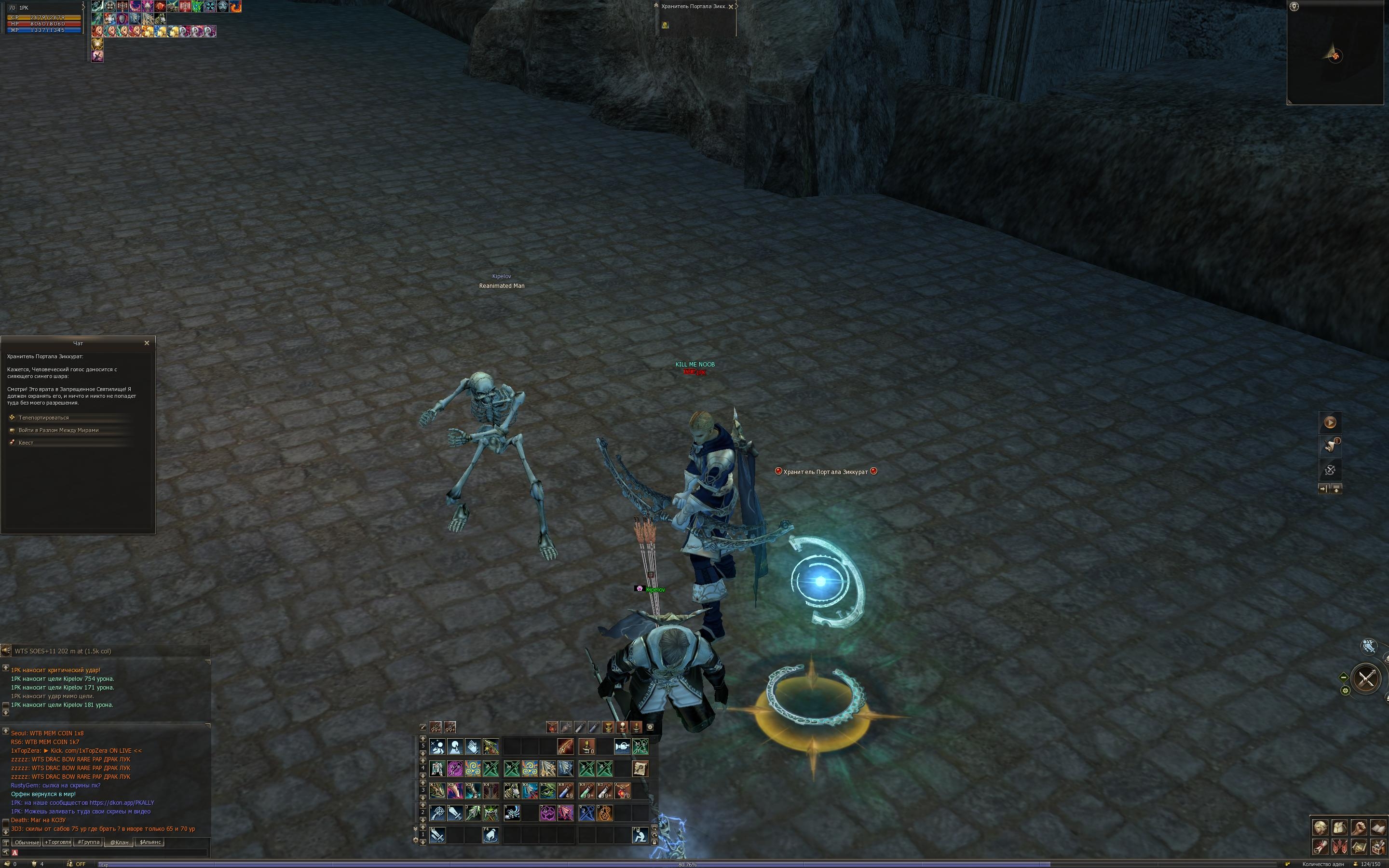Open the #Группа chat tab
Image resolution: width=1389 pixels, height=868 pixels.
[88, 842]
